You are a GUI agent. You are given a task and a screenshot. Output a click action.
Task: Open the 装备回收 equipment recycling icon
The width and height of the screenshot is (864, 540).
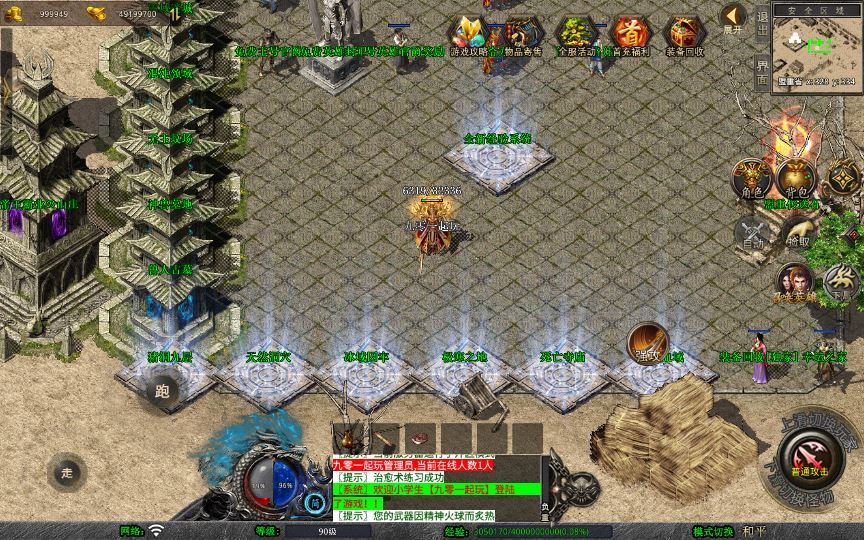tap(684, 35)
